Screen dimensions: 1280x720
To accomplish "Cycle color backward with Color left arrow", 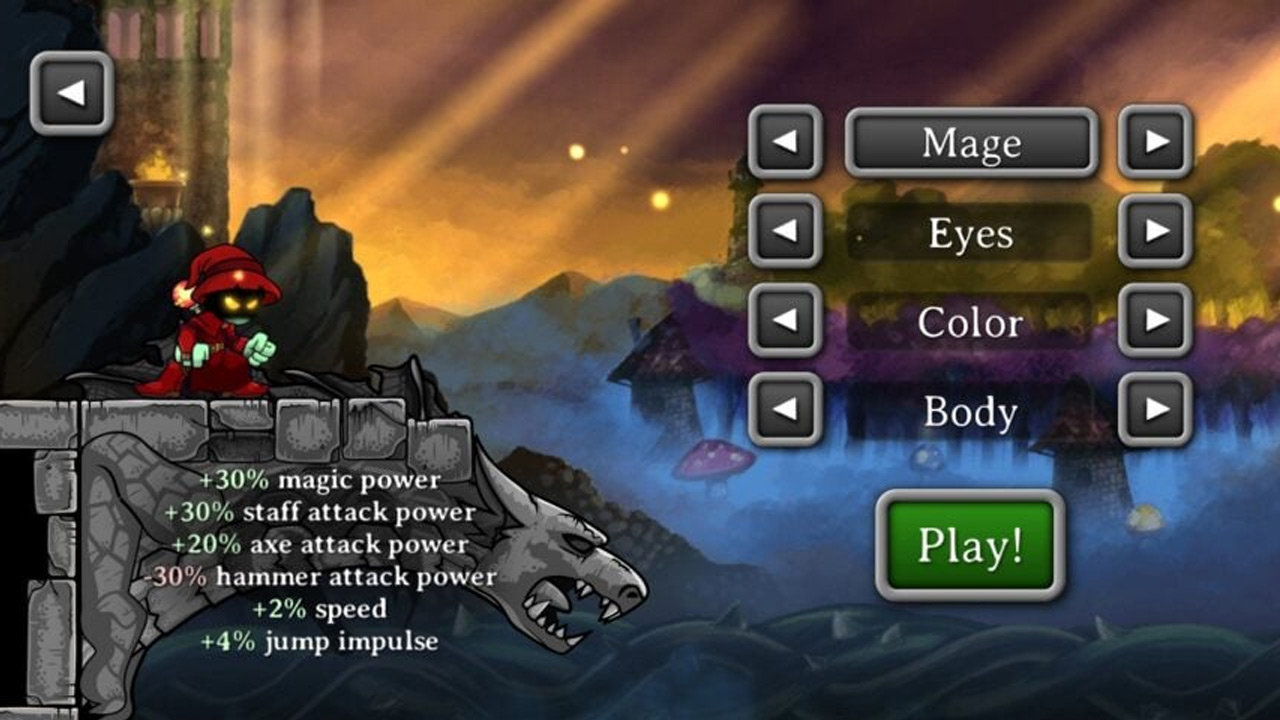I will [785, 322].
